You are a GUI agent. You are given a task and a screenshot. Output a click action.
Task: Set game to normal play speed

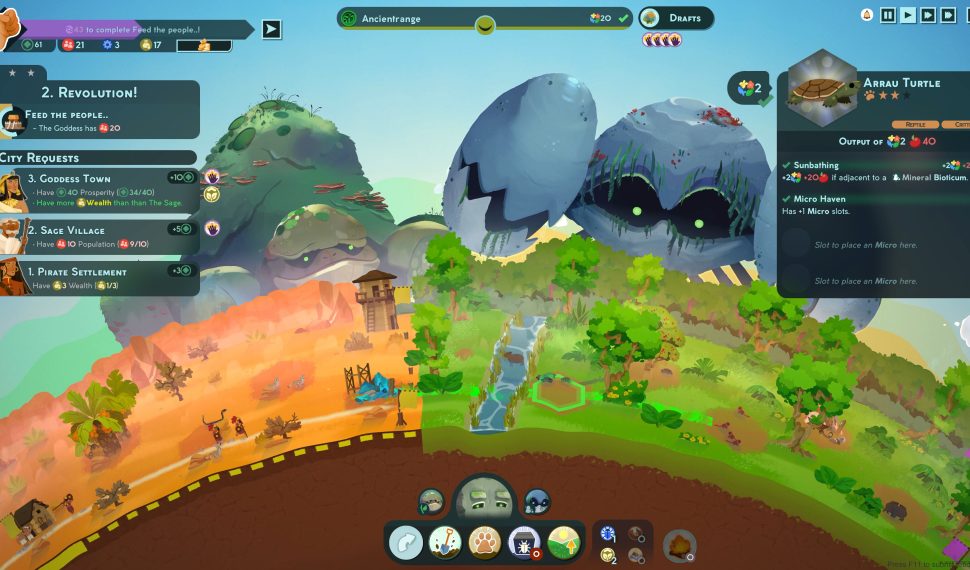908,15
